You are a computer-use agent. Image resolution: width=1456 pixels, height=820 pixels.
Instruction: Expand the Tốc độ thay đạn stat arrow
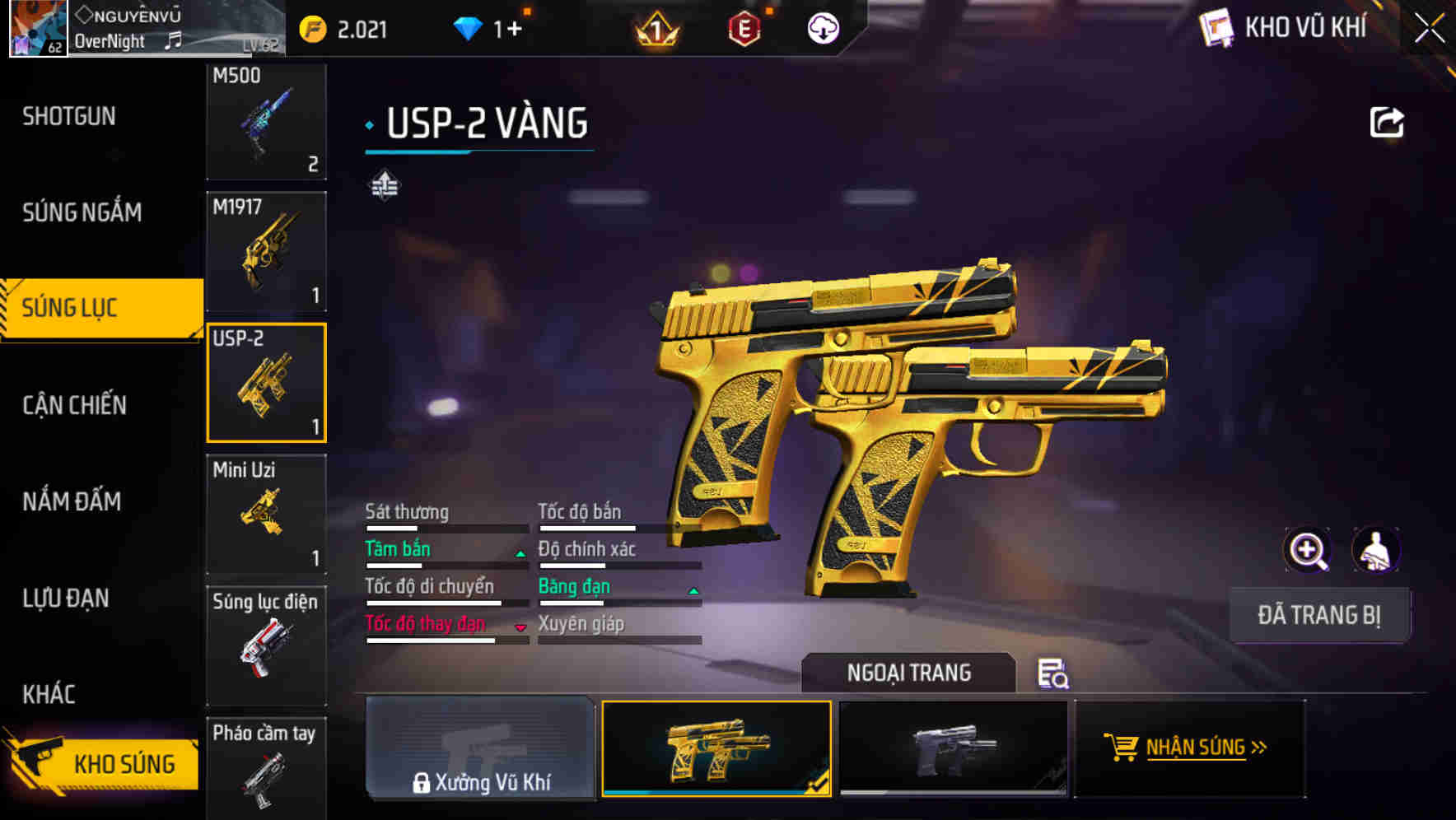pos(520,628)
